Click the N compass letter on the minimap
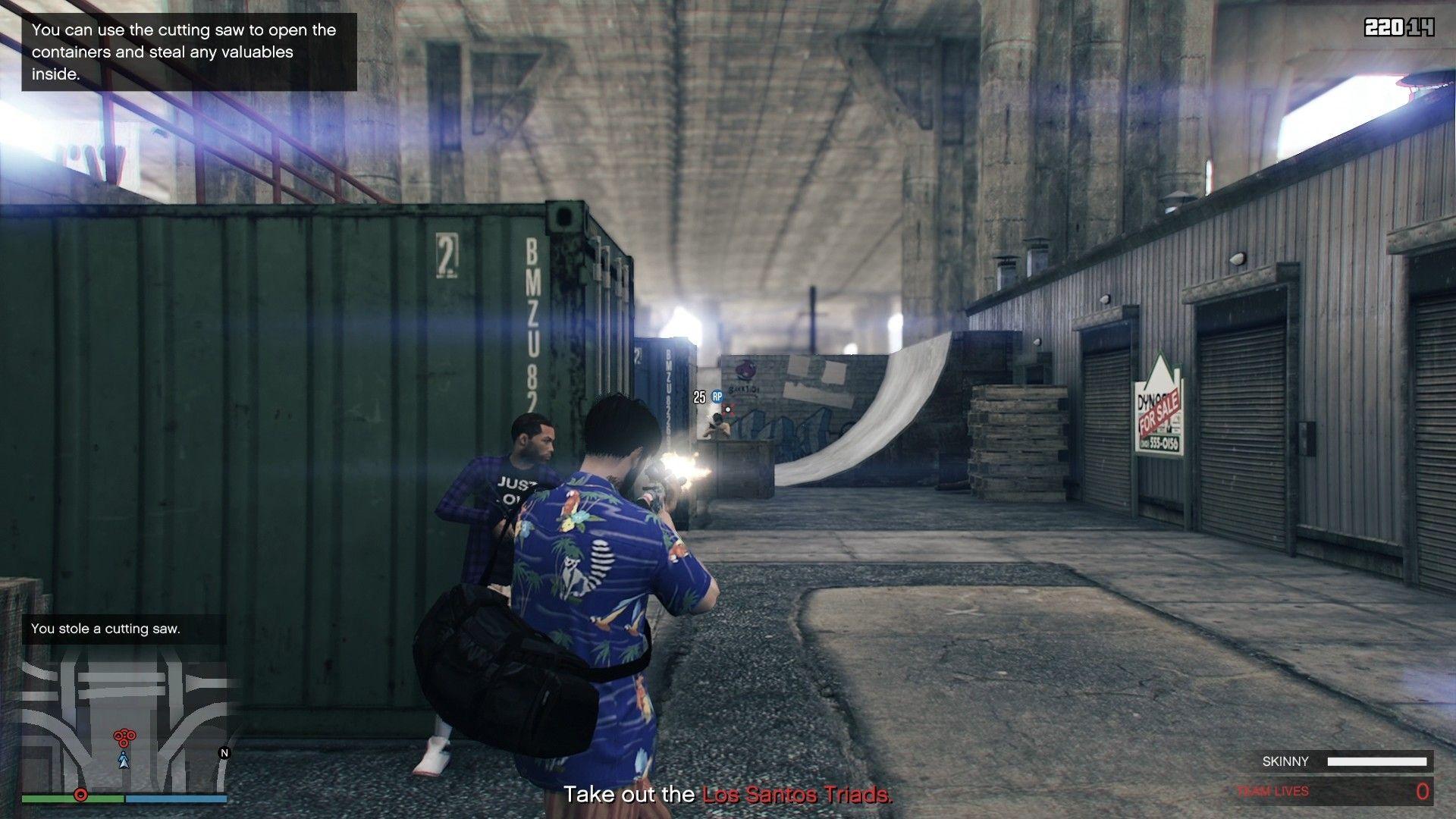1456x819 pixels. pyautogui.click(x=224, y=754)
